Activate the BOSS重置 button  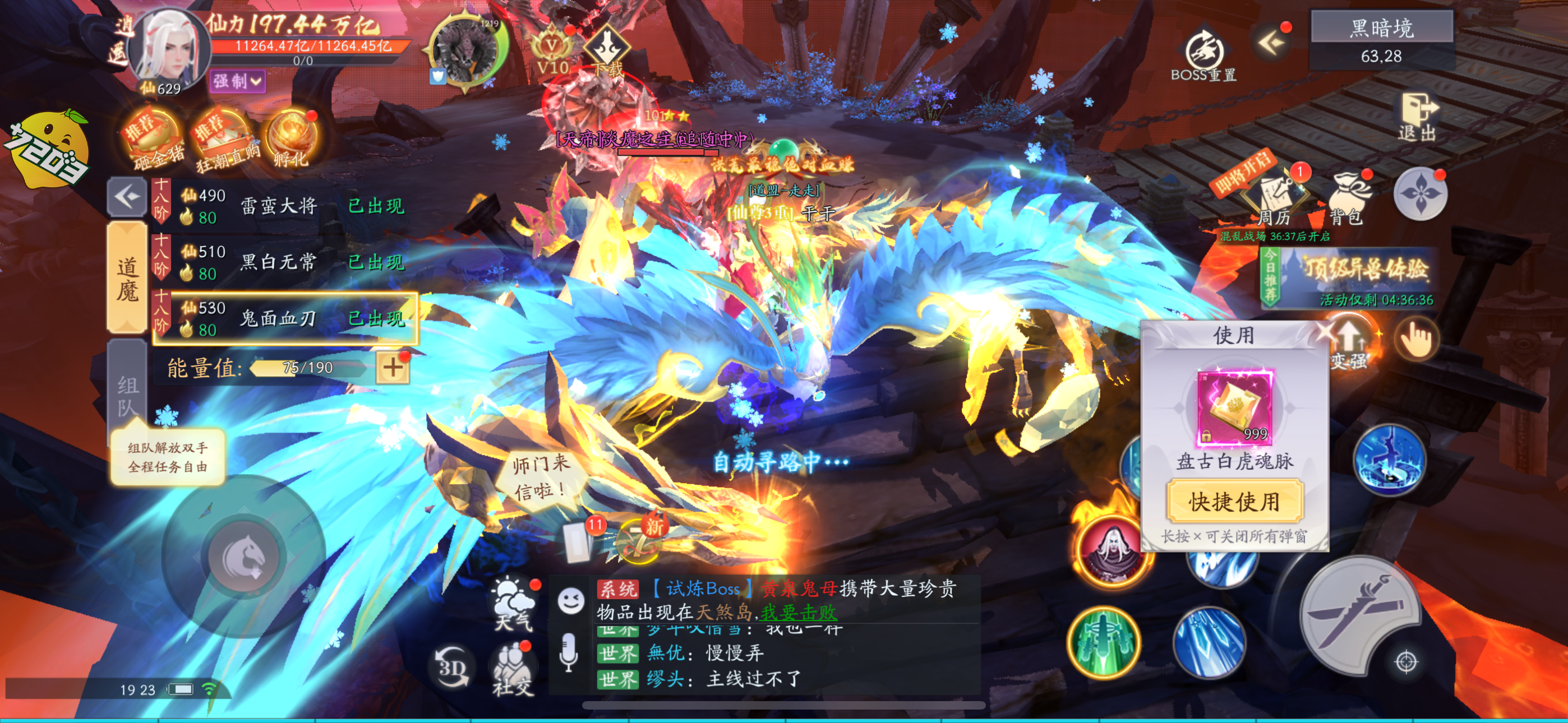(1203, 56)
